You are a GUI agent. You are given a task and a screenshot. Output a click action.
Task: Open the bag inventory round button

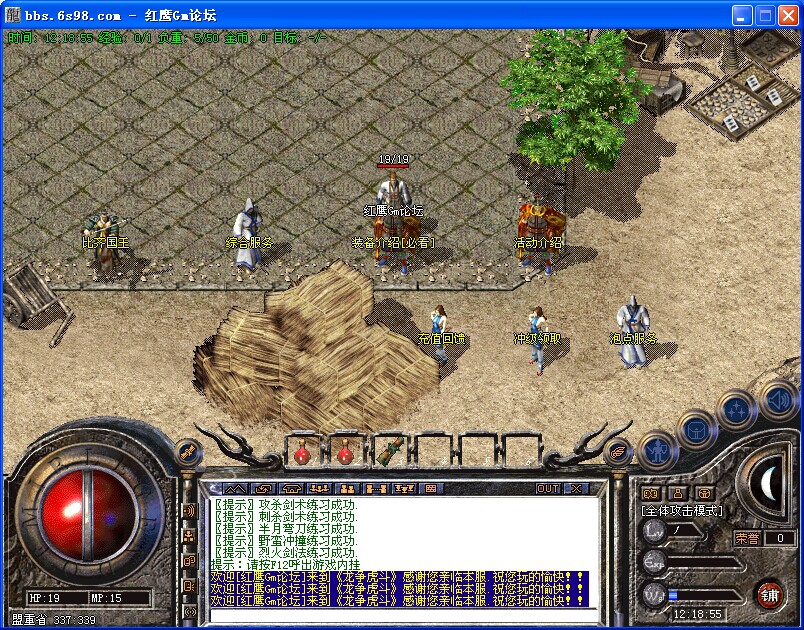695,430
